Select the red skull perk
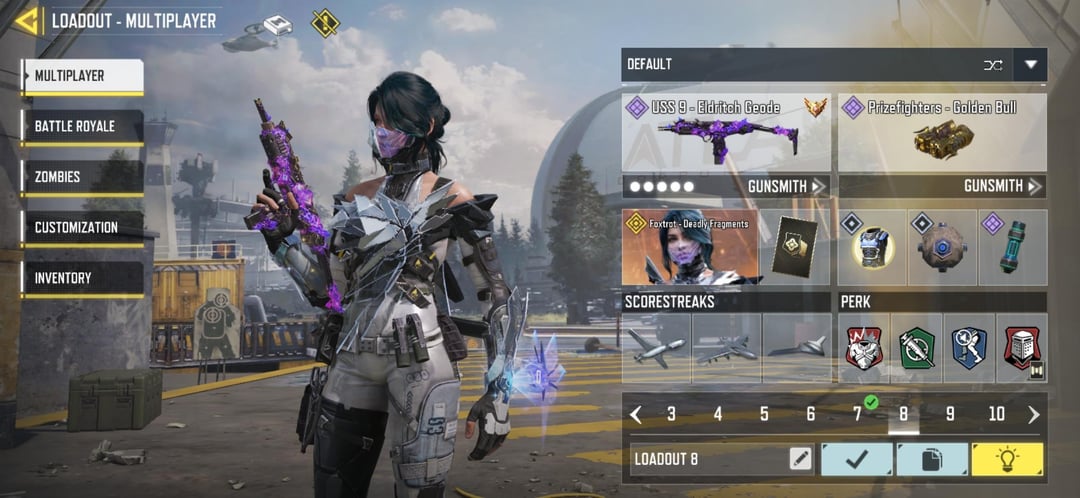 point(864,348)
